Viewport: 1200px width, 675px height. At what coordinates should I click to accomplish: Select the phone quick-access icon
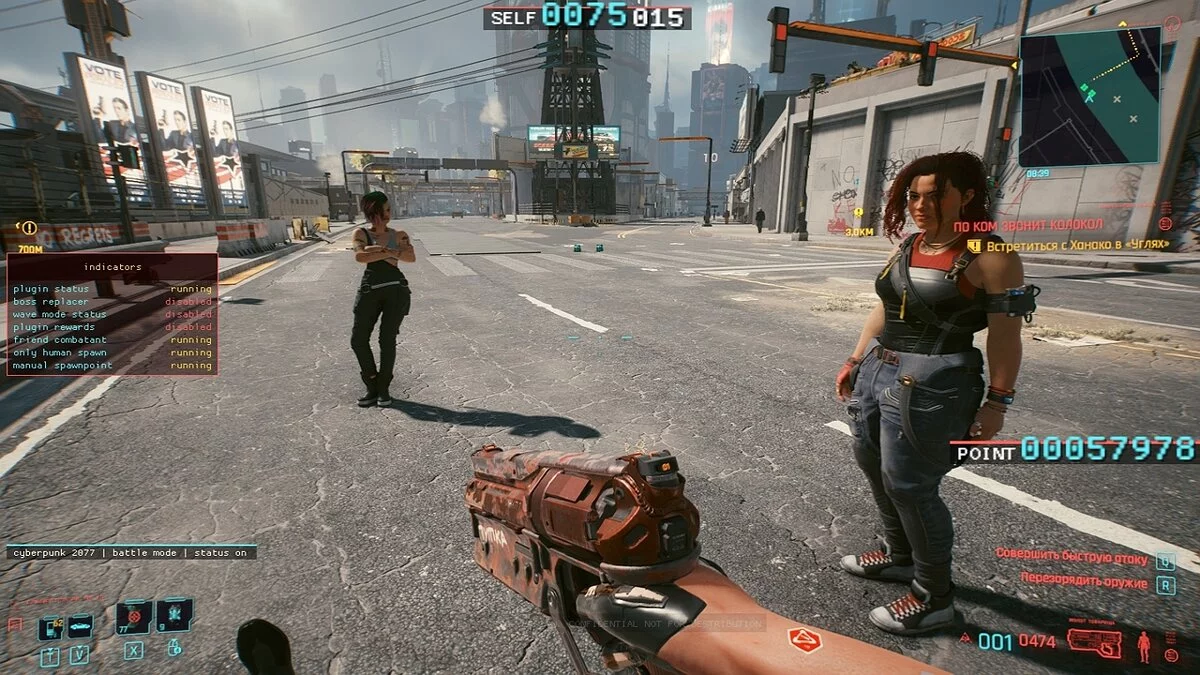(x=50, y=628)
